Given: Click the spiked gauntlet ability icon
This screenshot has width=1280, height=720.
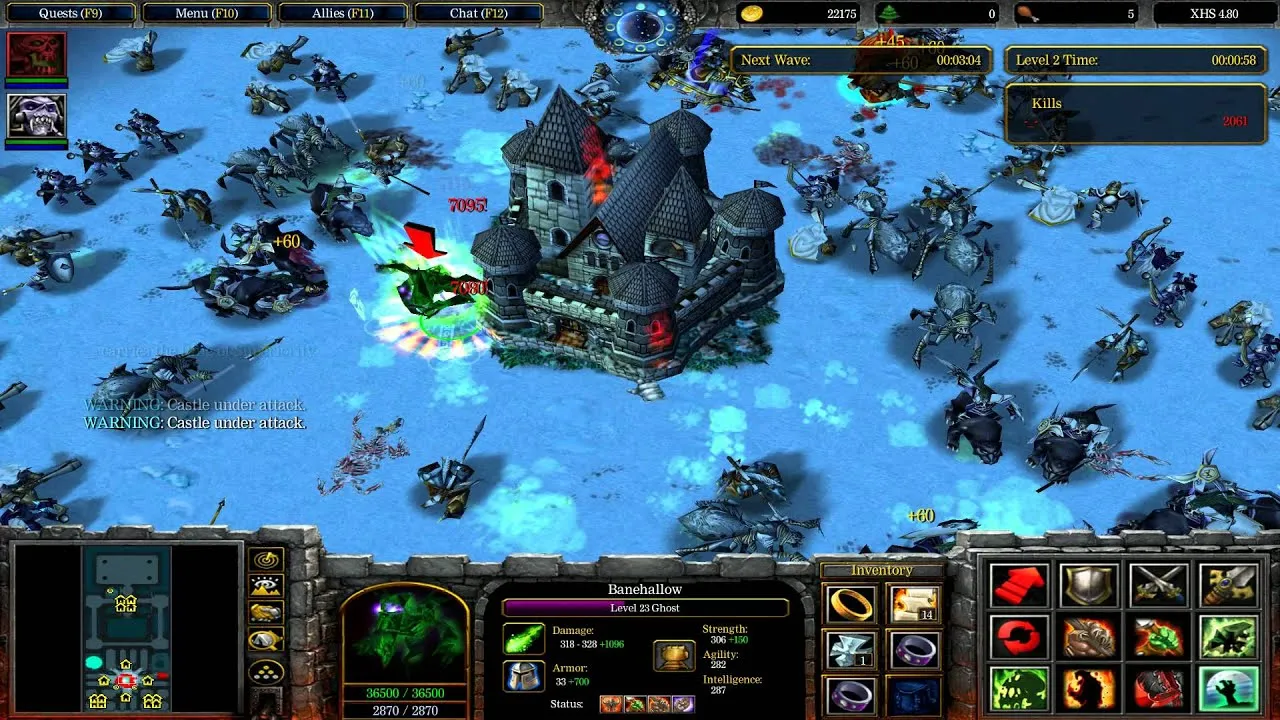Looking at the screenshot, I should (x=1087, y=636).
